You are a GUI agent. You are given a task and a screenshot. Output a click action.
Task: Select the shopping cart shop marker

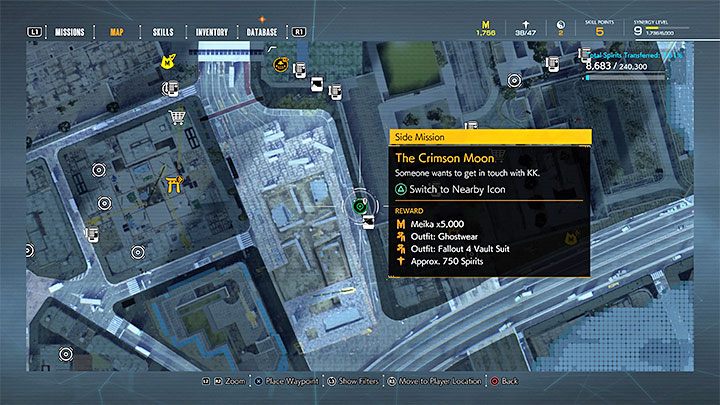pyautogui.click(x=179, y=120)
